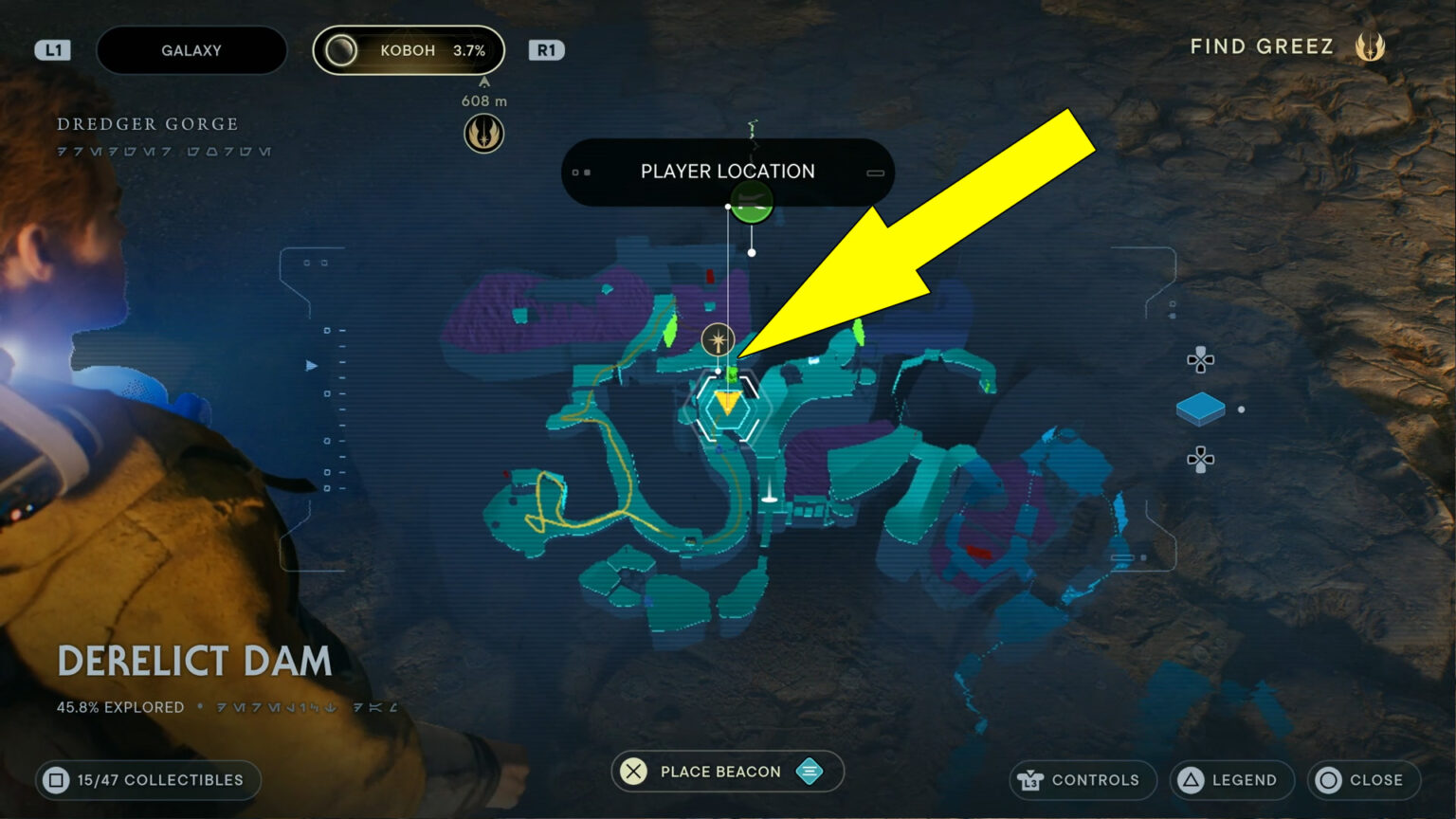Click the 45.8% Explored progress indicator
This screenshot has width=1456, height=819.
pyautogui.click(x=119, y=707)
